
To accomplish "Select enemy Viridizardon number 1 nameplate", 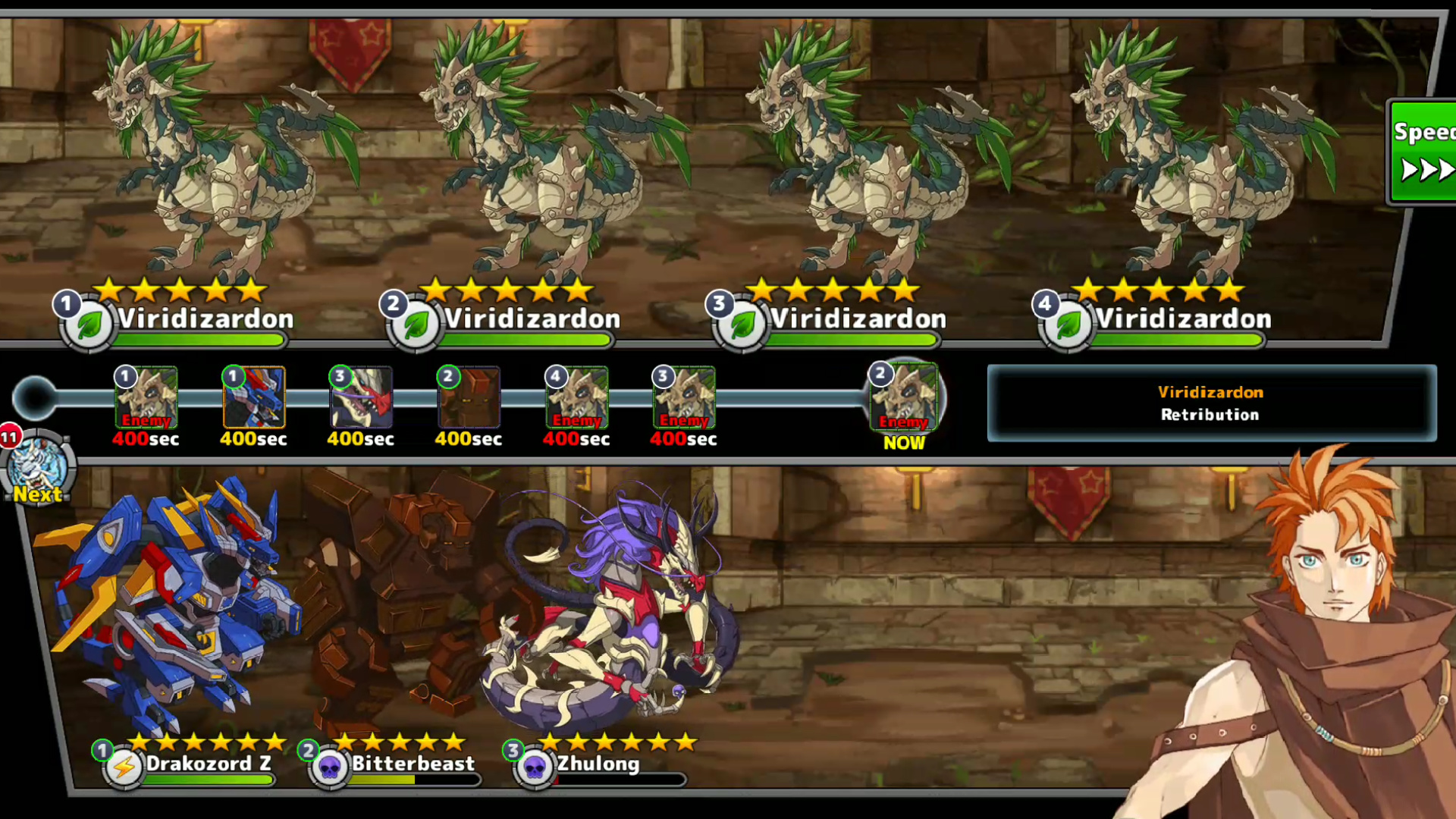I will (203, 319).
